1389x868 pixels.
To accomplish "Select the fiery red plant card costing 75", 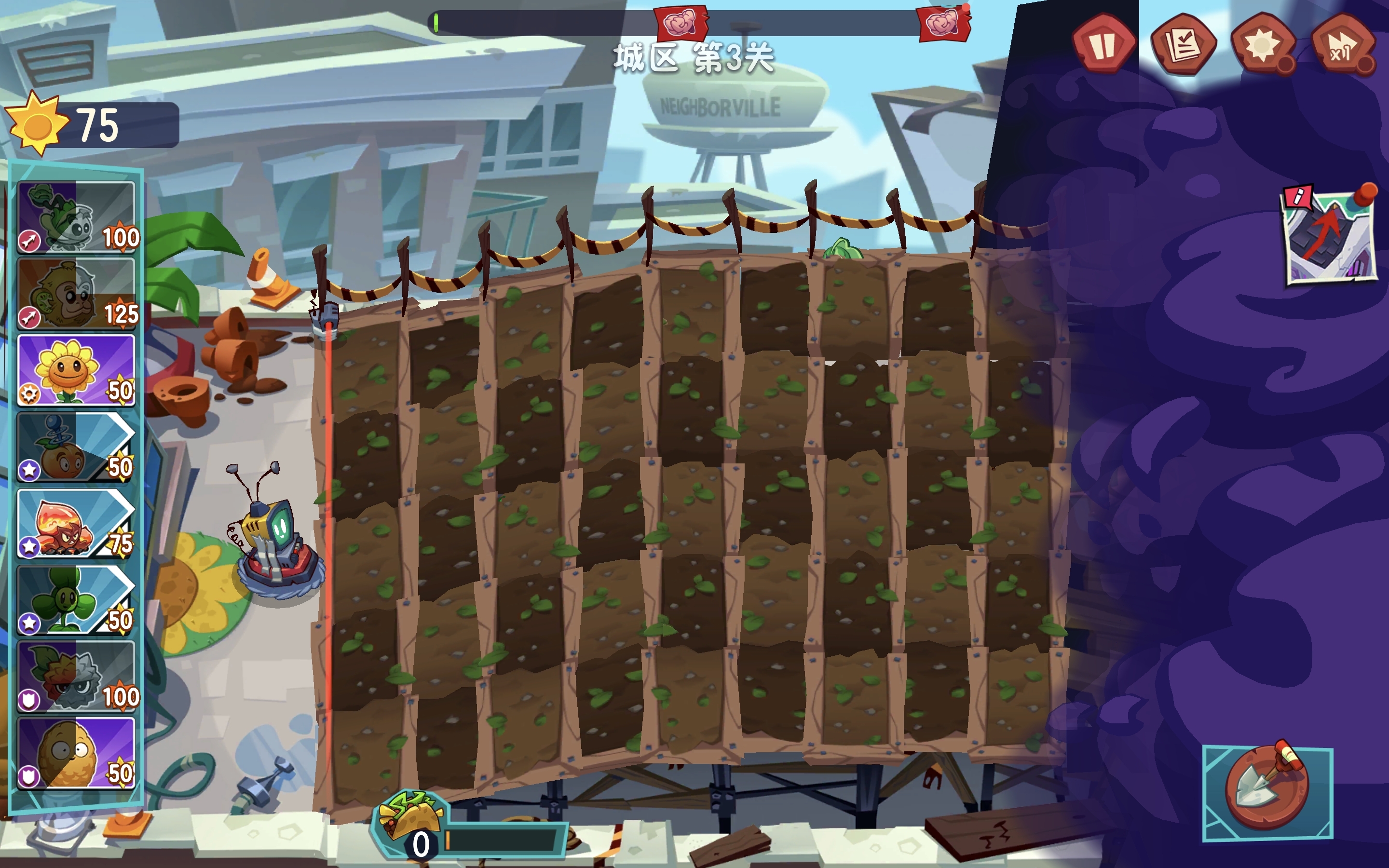I will [76, 524].
